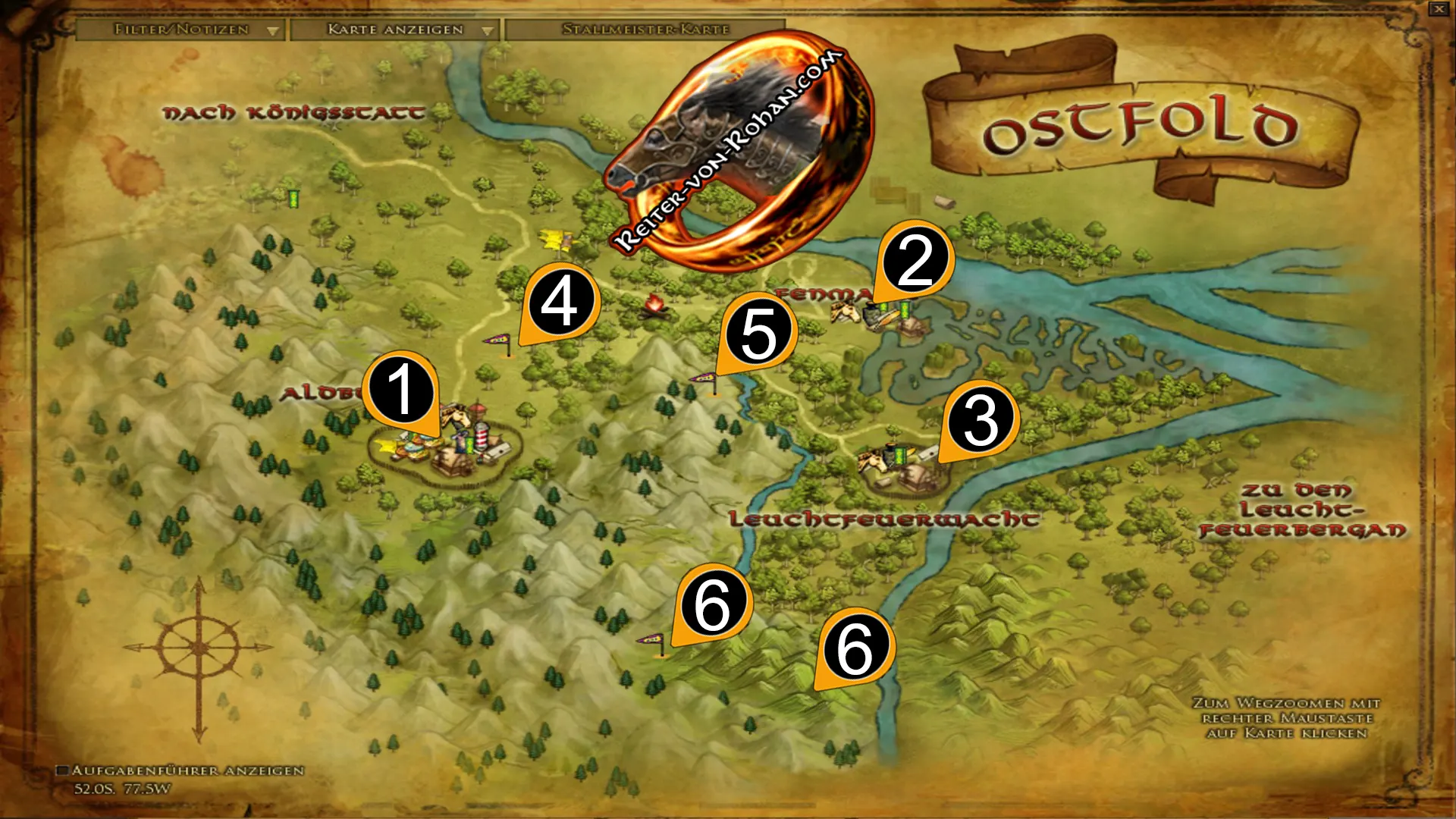This screenshot has width=1456, height=819.
Task: Open the Filter/Notizen dropdown
Action: coord(182,30)
